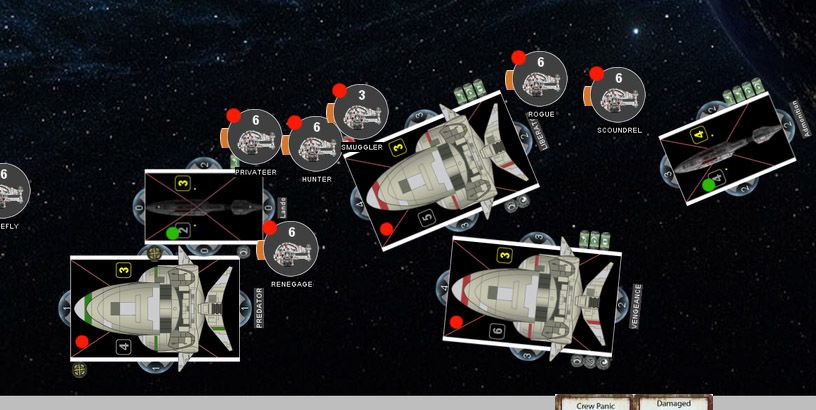
Task: Select the tilted ship token beside Smuggler
Action: click(441, 169)
